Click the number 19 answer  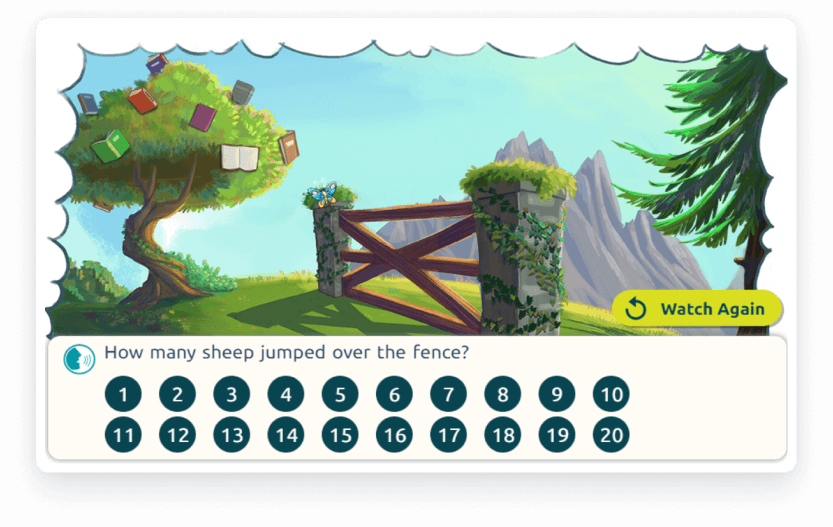click(x=557, y=435)
